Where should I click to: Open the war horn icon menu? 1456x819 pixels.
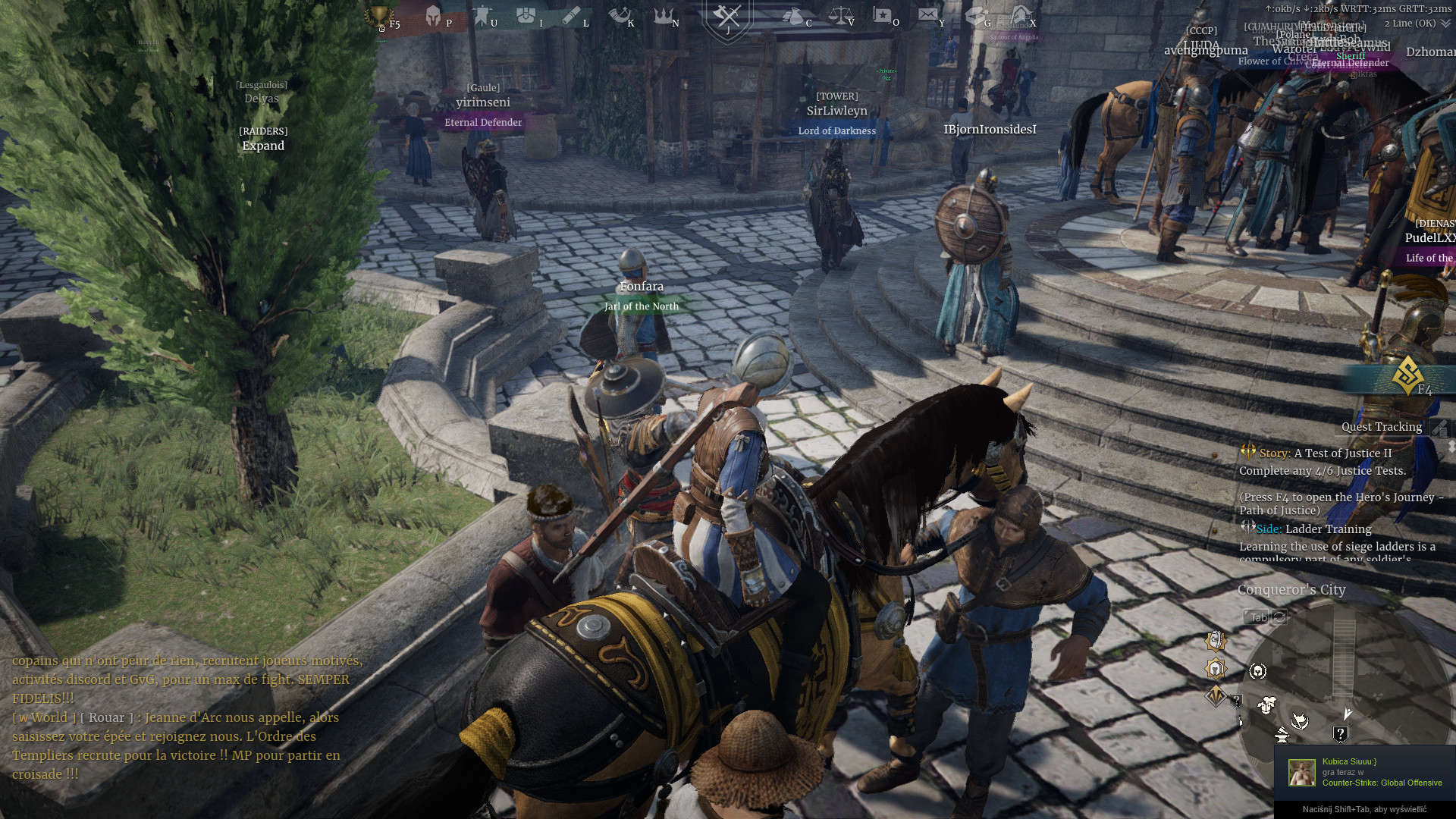click(x=618, y=16)
